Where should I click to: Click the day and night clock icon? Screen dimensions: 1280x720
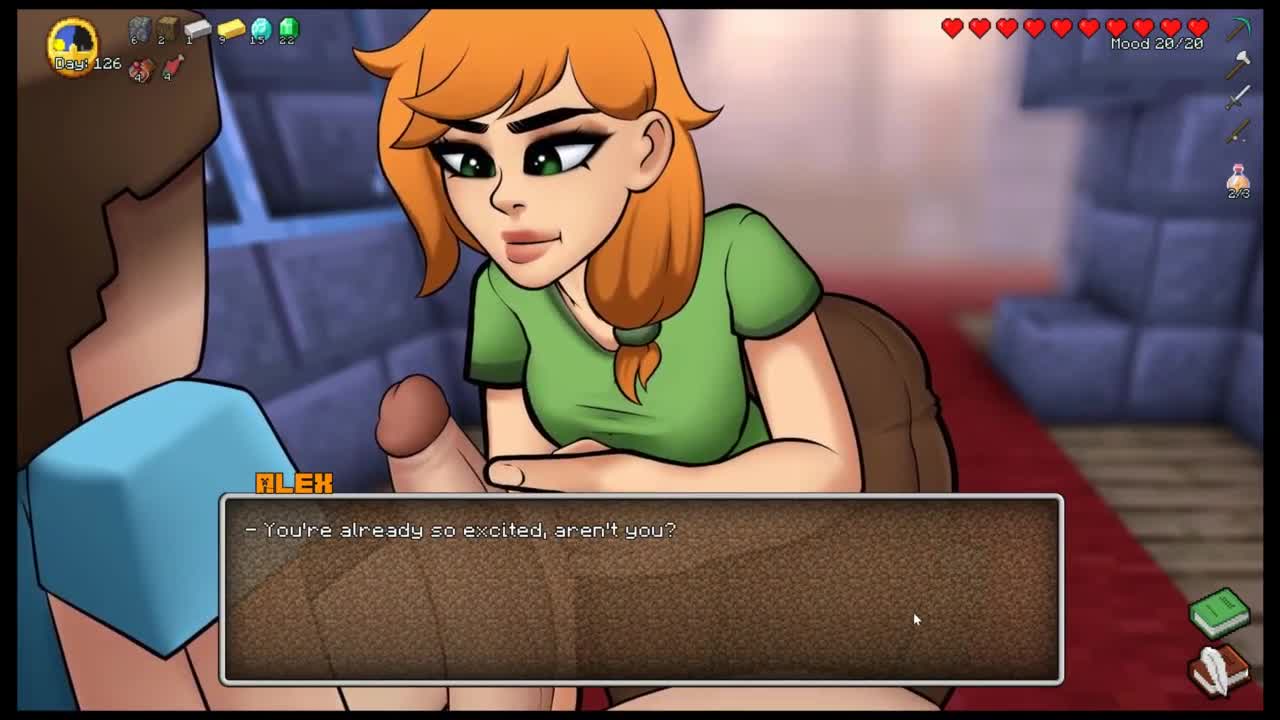click(72, 42)
